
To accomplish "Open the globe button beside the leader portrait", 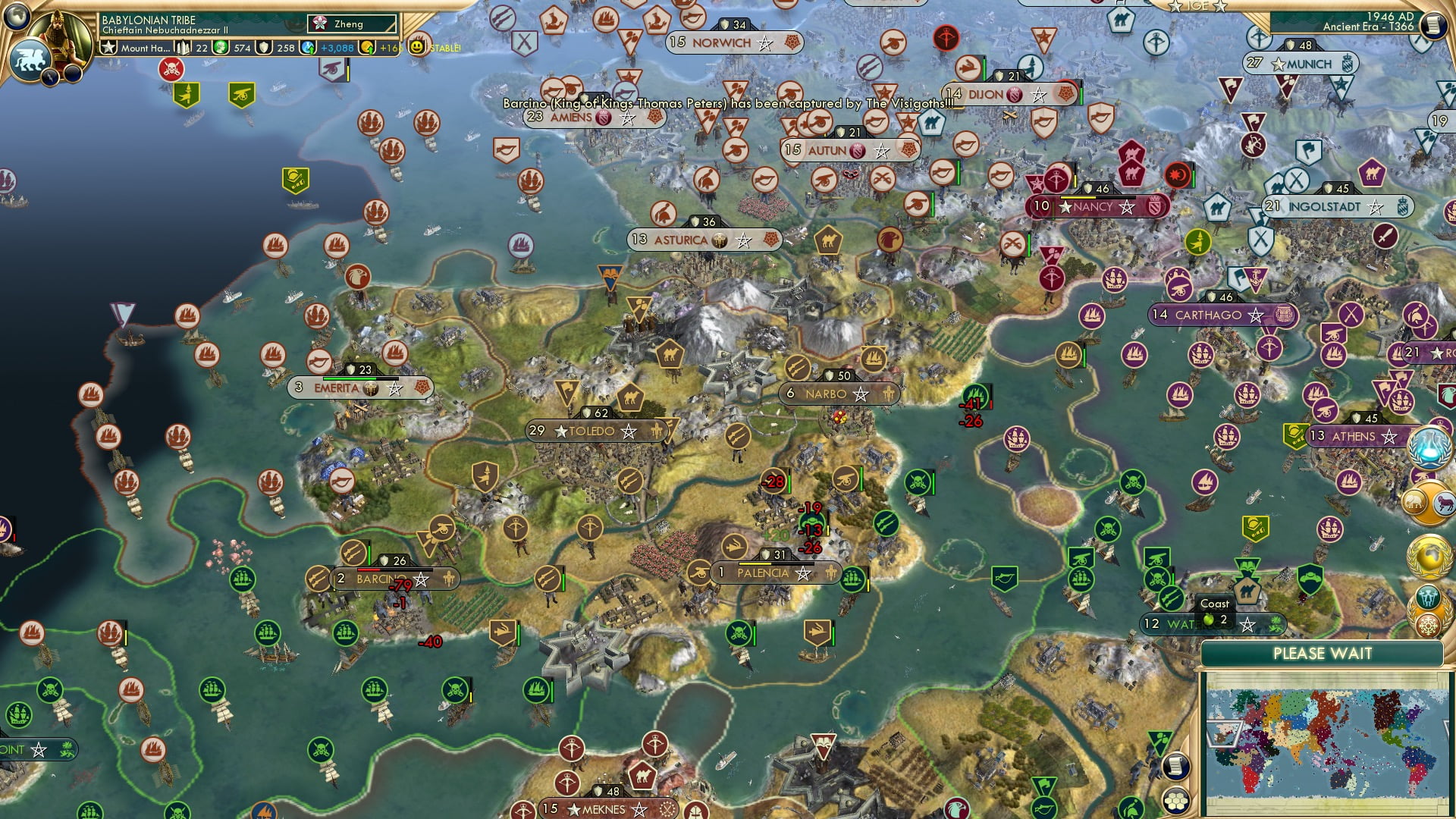I will click(x=17, y=15).
